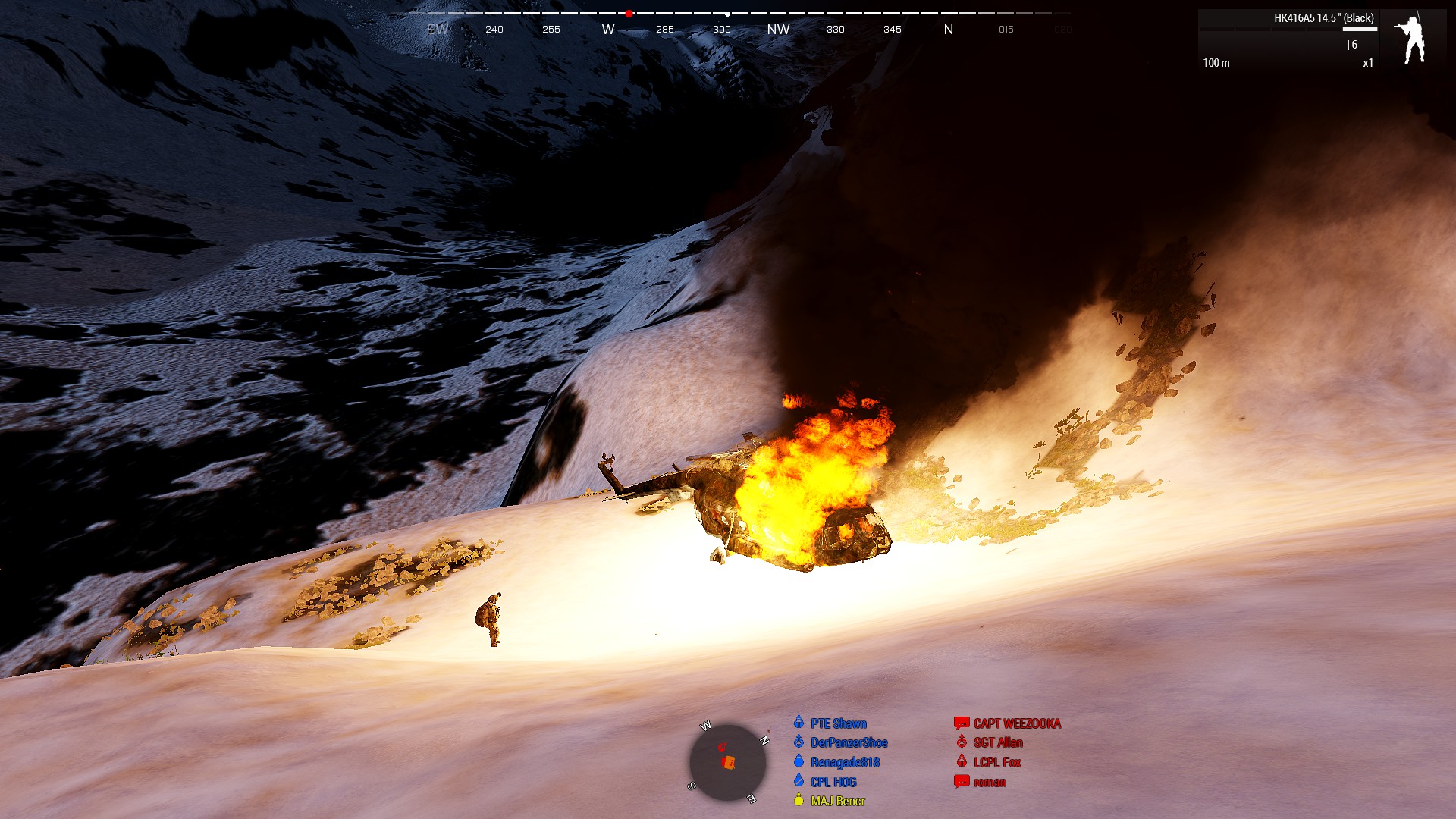Click the squad member named roman
Screen dimensions: 1456x819
[990, 782]
